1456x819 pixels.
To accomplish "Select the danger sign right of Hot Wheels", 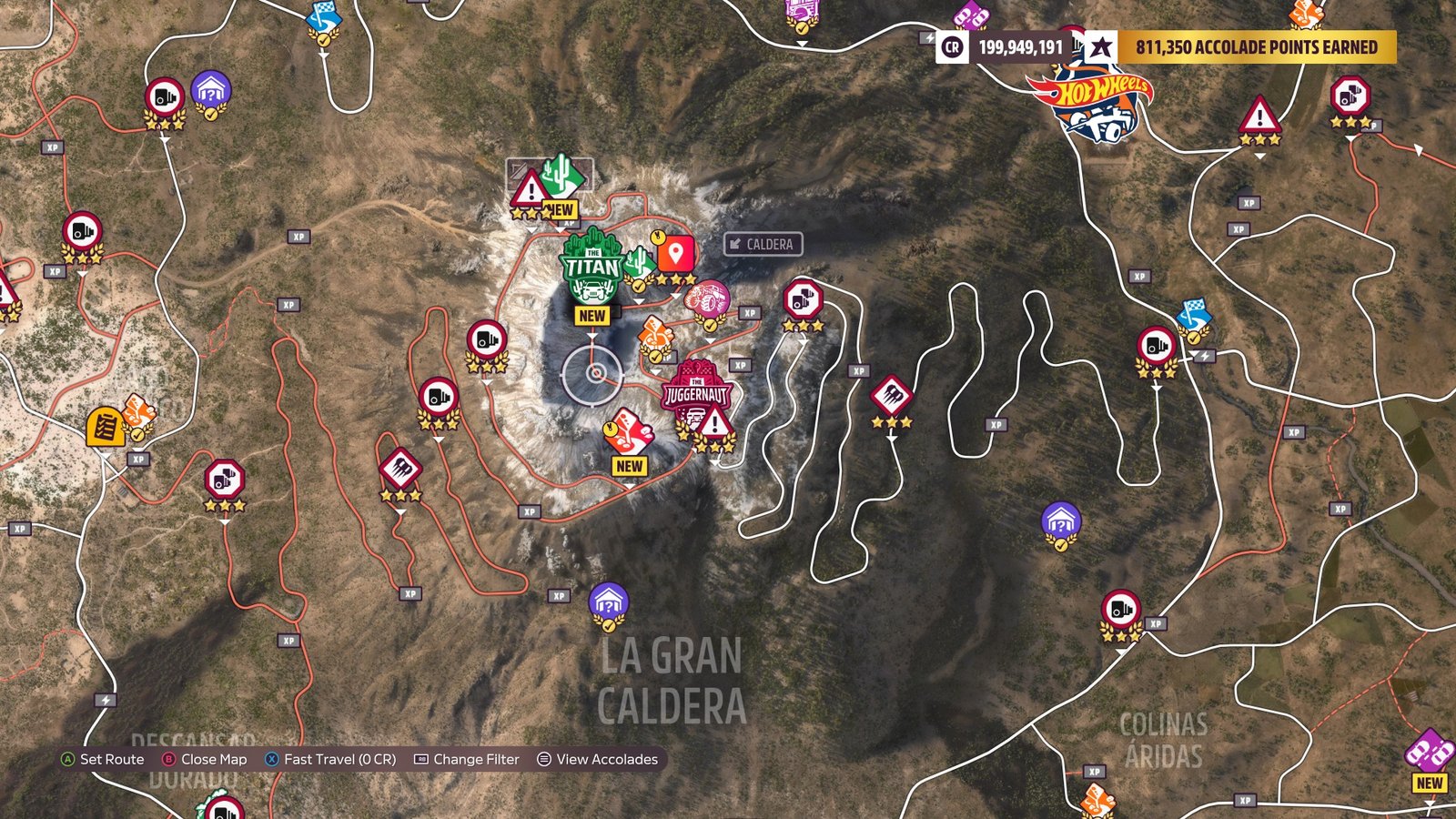I will pos(1259,116).
